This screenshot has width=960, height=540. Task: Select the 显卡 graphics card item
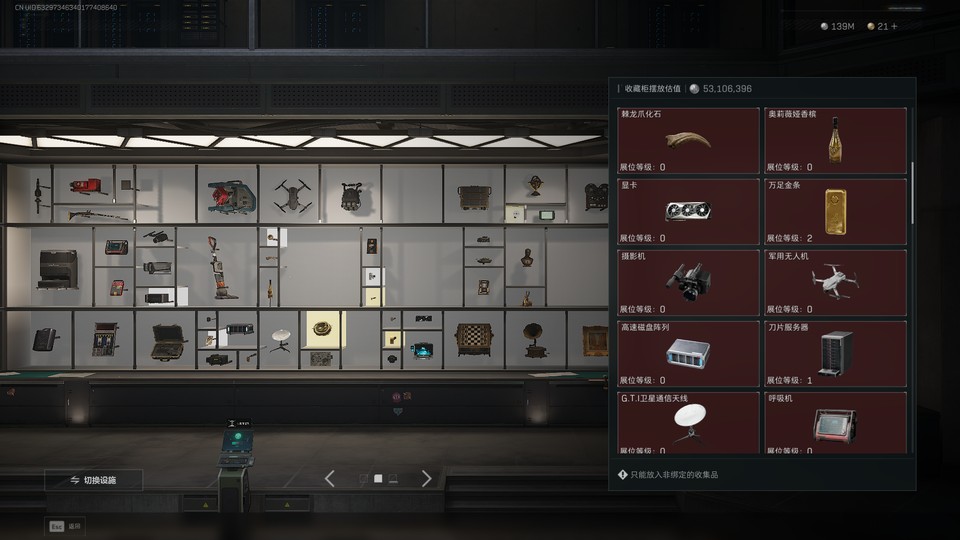(x=688, y=212)
